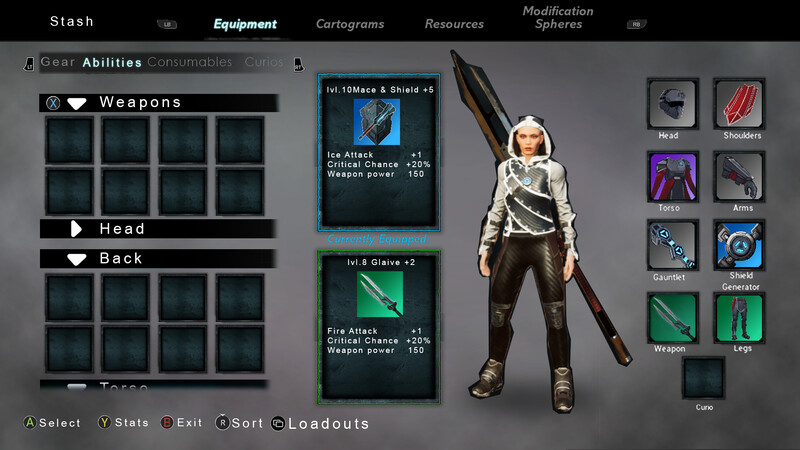Collapse the Back section header
The width and height of the screenshot is (800, 450).
coord(158,258)
